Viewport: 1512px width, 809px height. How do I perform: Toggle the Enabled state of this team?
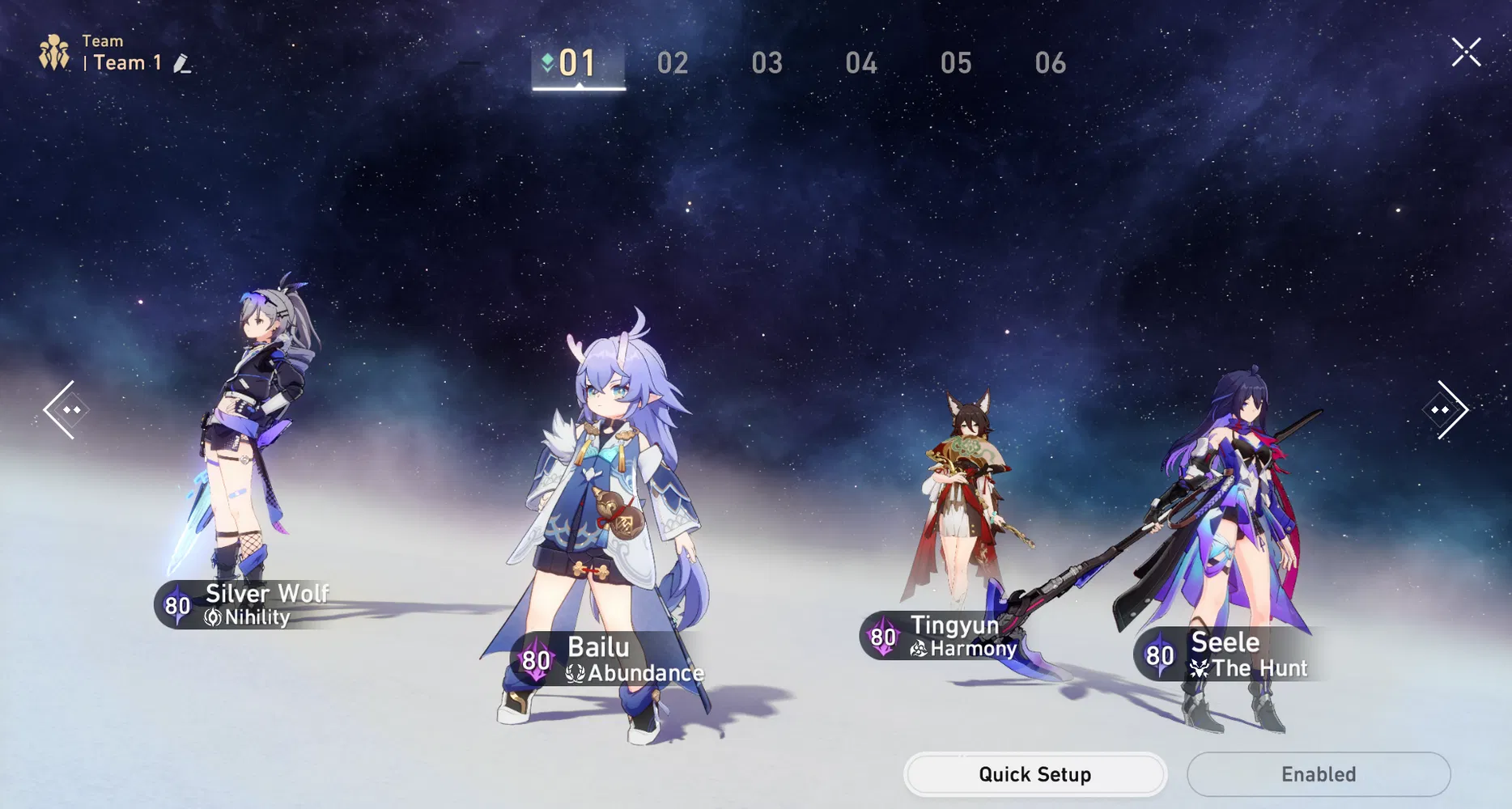(x=1318, y=773)
